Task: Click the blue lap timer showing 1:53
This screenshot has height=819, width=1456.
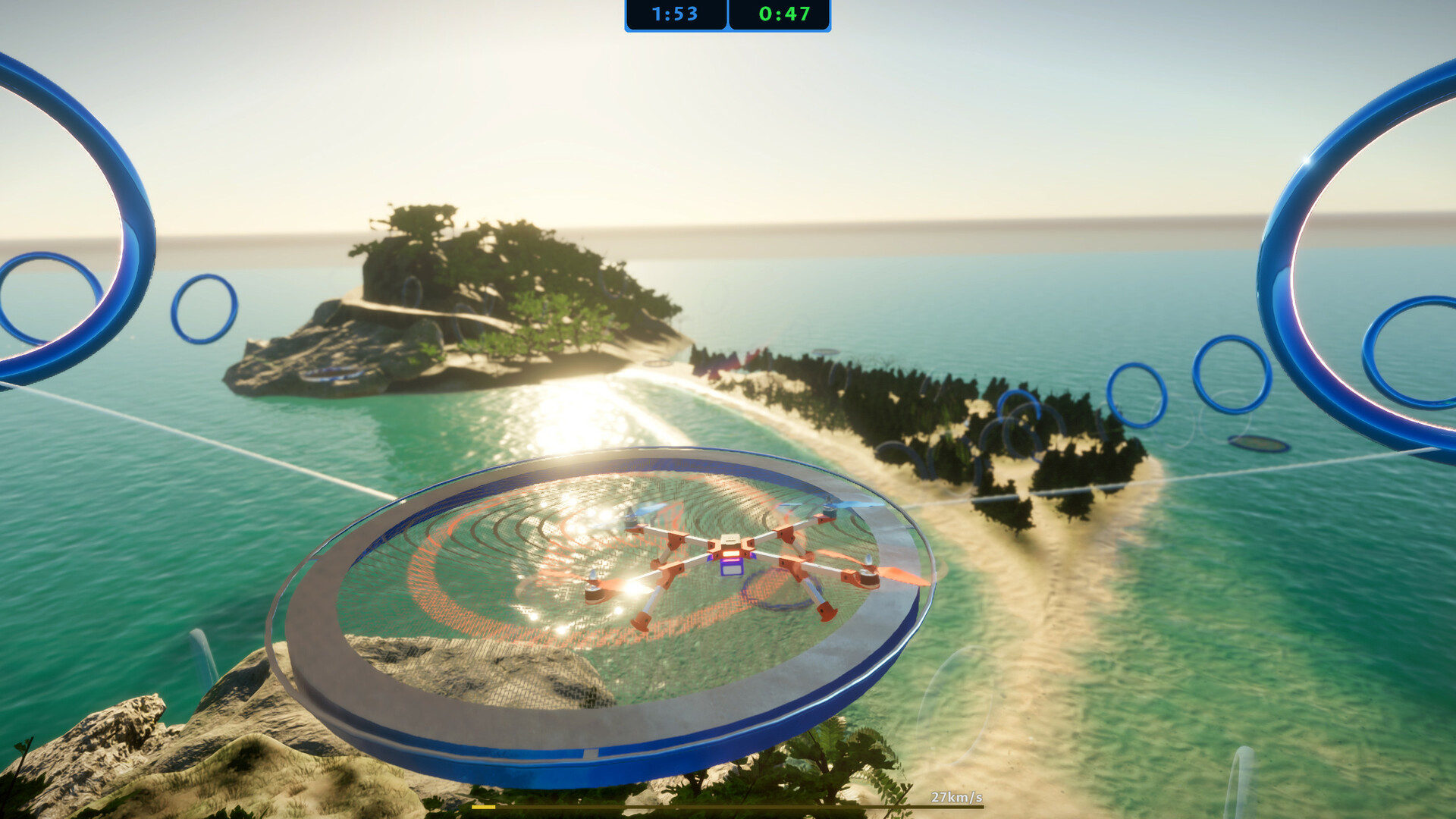Action: 674,14
